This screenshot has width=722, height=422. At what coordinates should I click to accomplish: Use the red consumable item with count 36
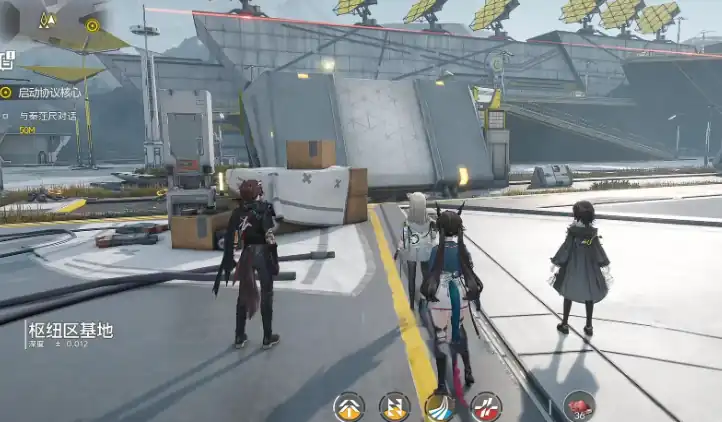pos(579,406)
